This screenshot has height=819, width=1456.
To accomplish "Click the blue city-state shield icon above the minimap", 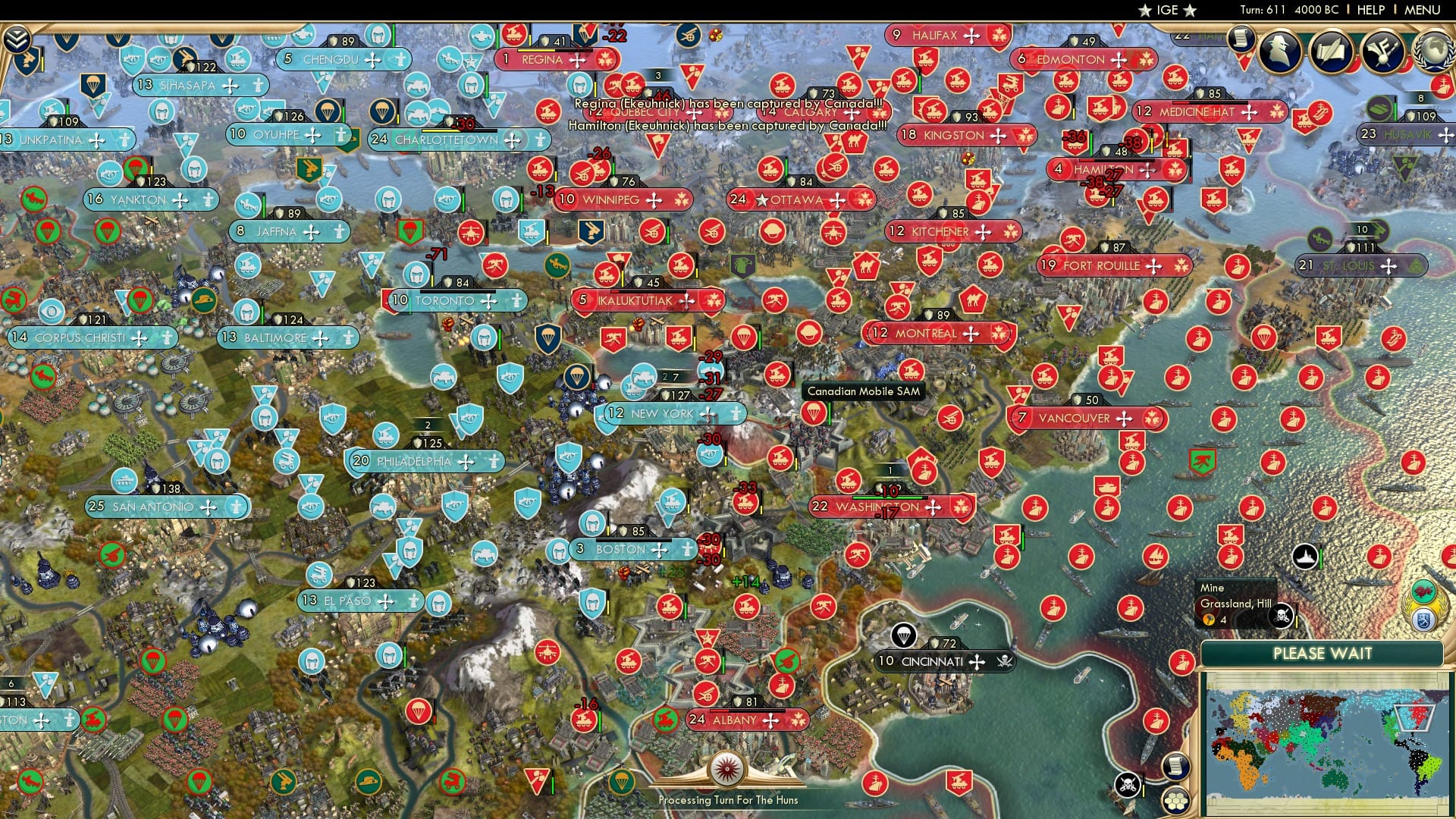I will pos(1423,618).
